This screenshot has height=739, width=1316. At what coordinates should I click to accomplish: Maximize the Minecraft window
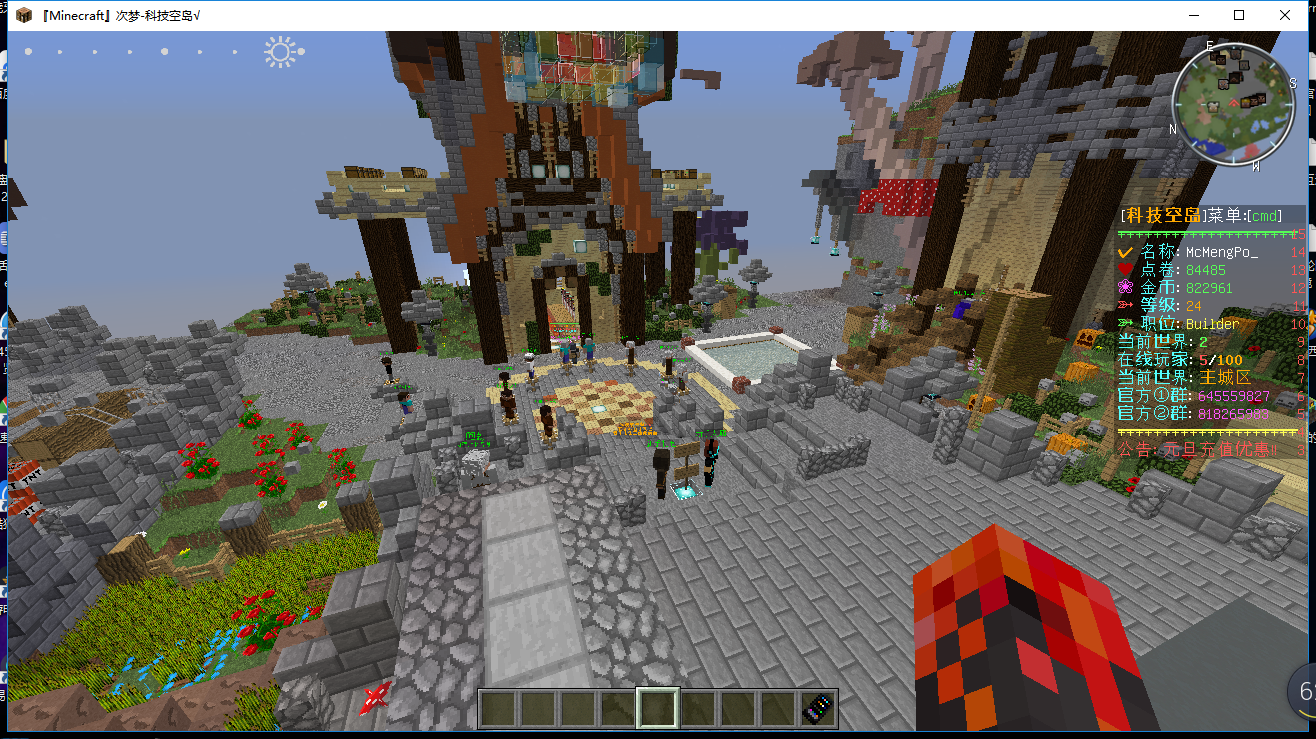pos(1239,15)
